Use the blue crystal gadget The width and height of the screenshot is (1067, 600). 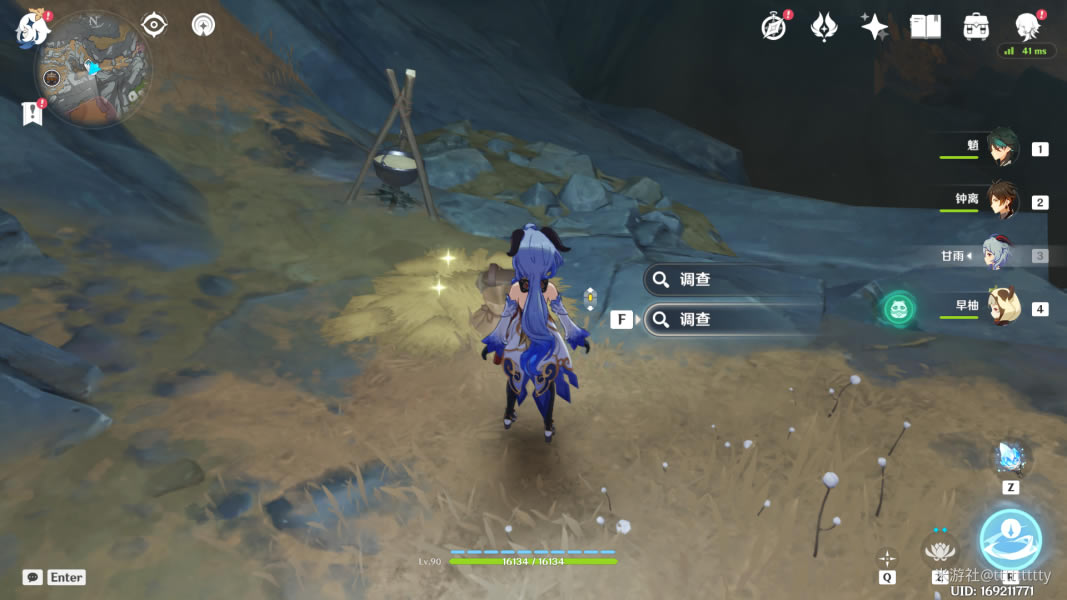click(x=1010, y=458)
